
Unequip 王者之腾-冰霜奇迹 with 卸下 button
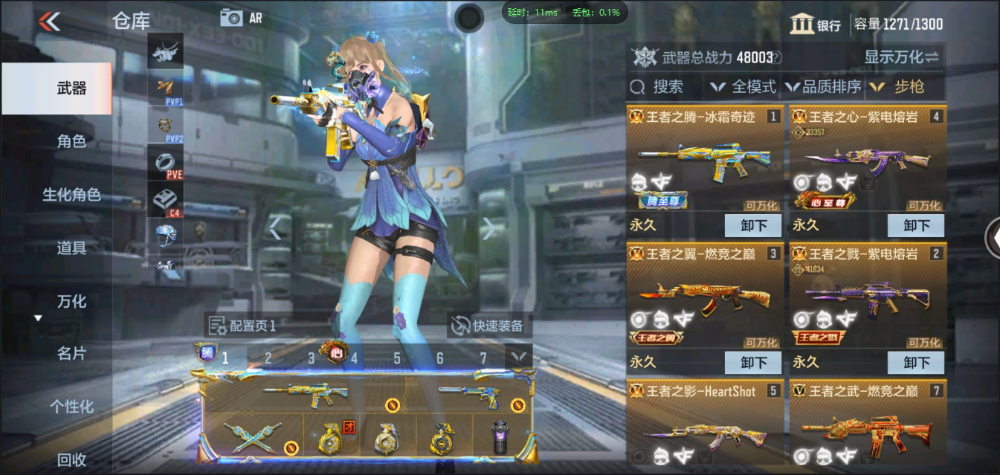[753, 225]
